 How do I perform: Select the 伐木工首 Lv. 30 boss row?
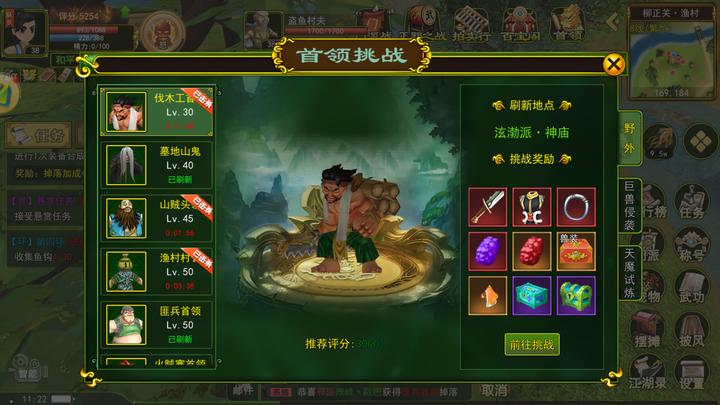157,112
